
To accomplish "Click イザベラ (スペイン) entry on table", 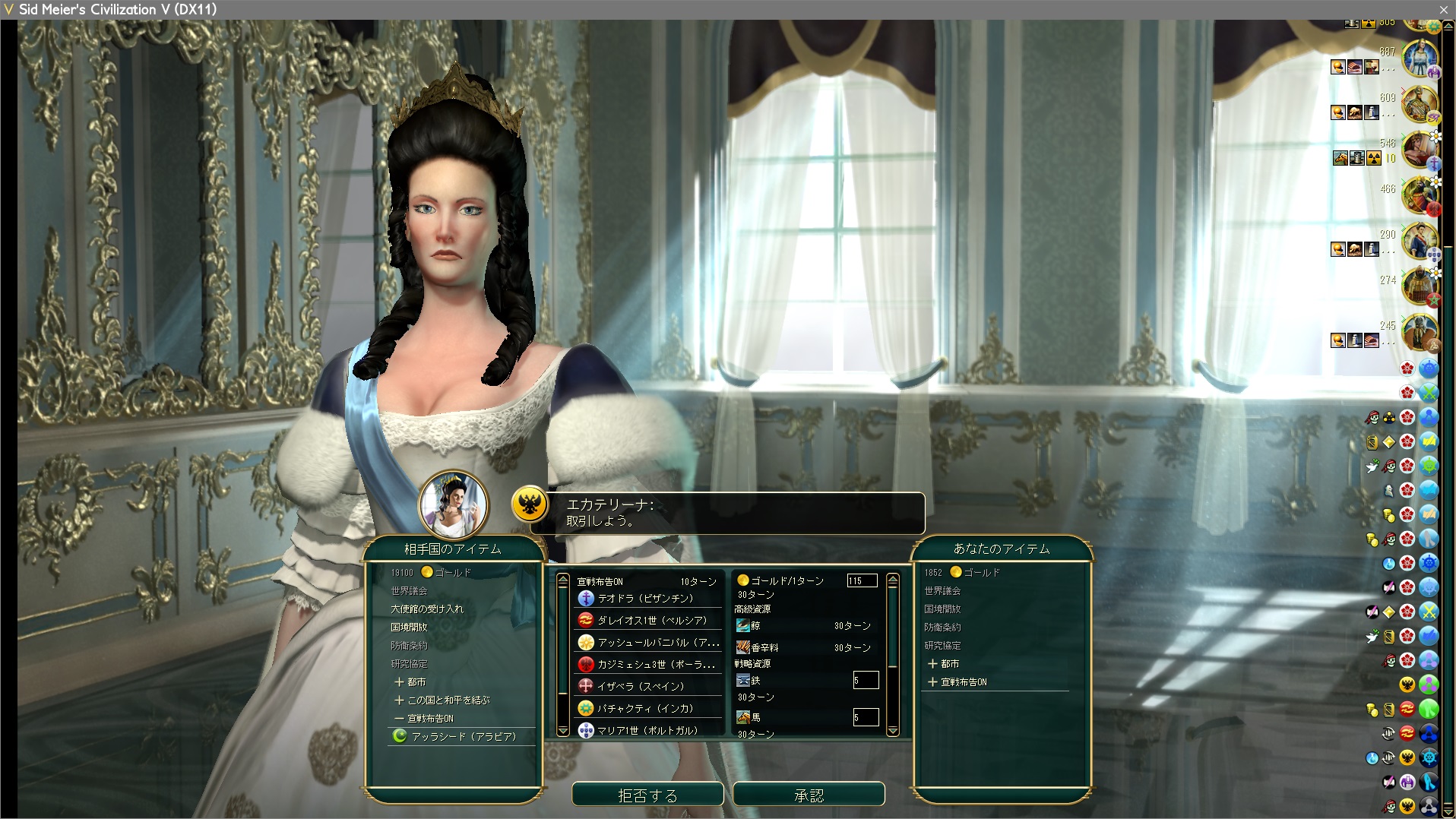I will 641,686.
